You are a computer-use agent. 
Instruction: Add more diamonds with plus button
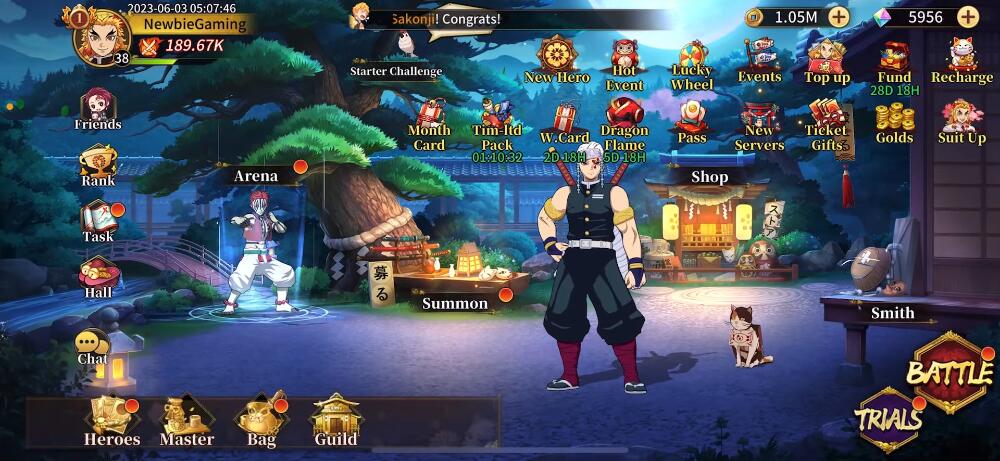click(968, 17)
